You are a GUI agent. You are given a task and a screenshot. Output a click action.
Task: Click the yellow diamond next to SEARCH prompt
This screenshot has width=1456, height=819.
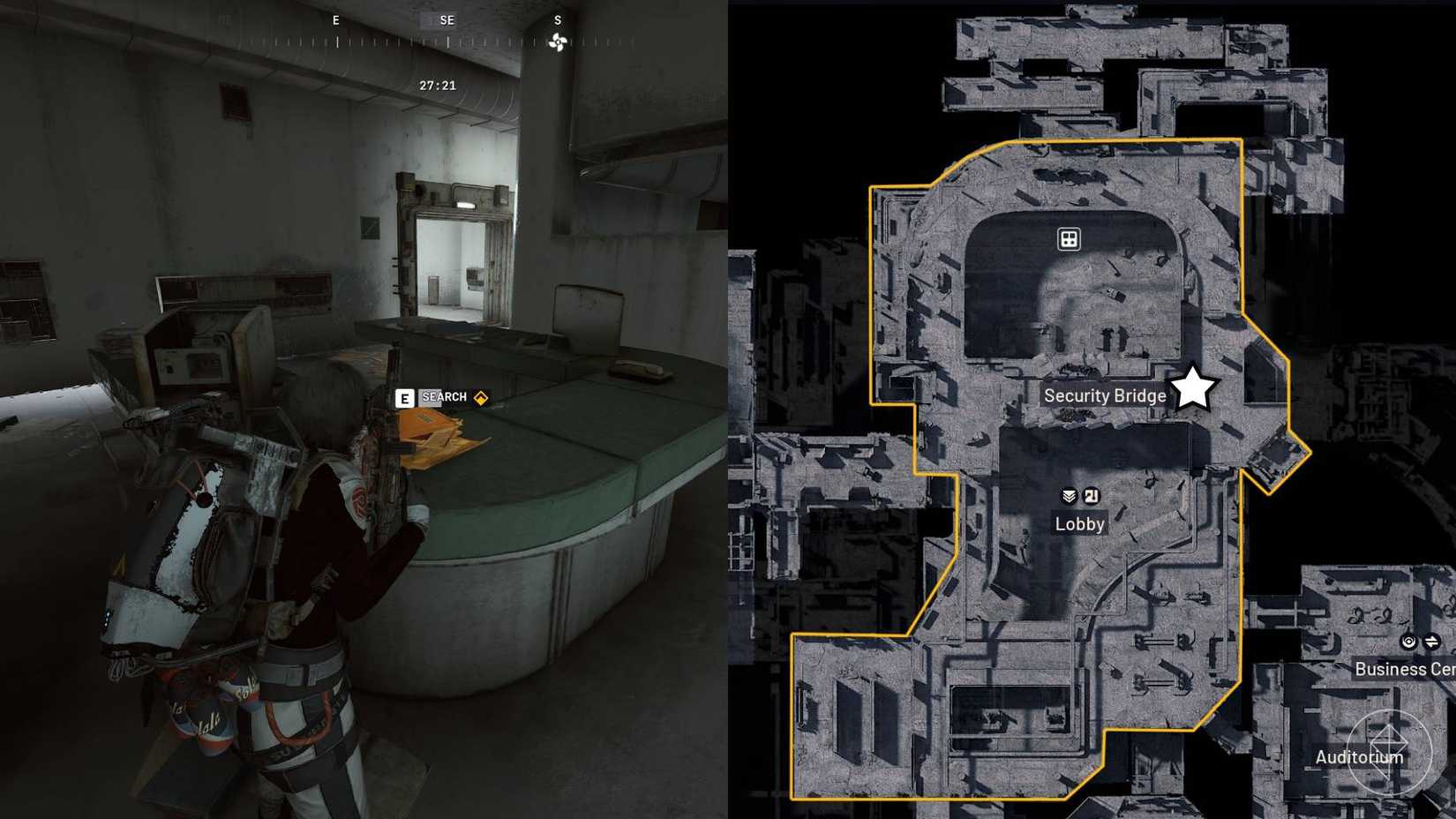480,397
